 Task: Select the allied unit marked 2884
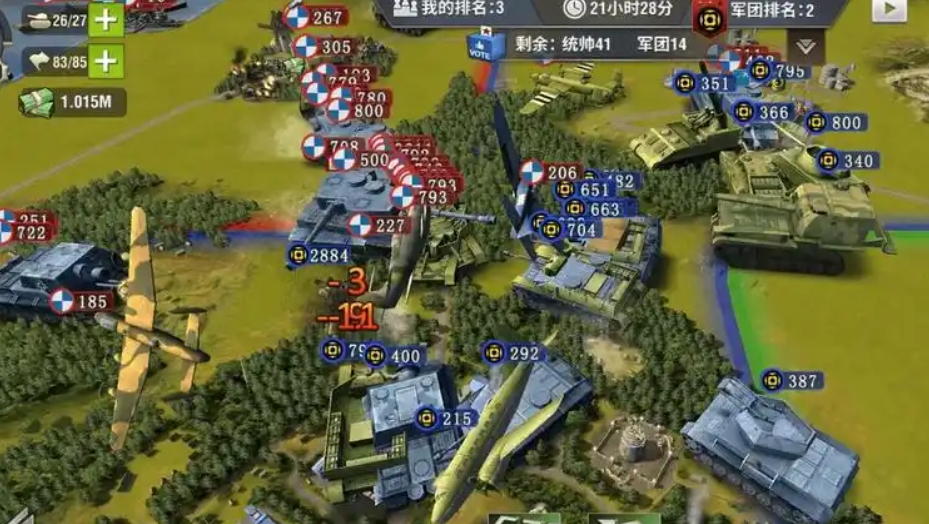click(x=318, y=255)
